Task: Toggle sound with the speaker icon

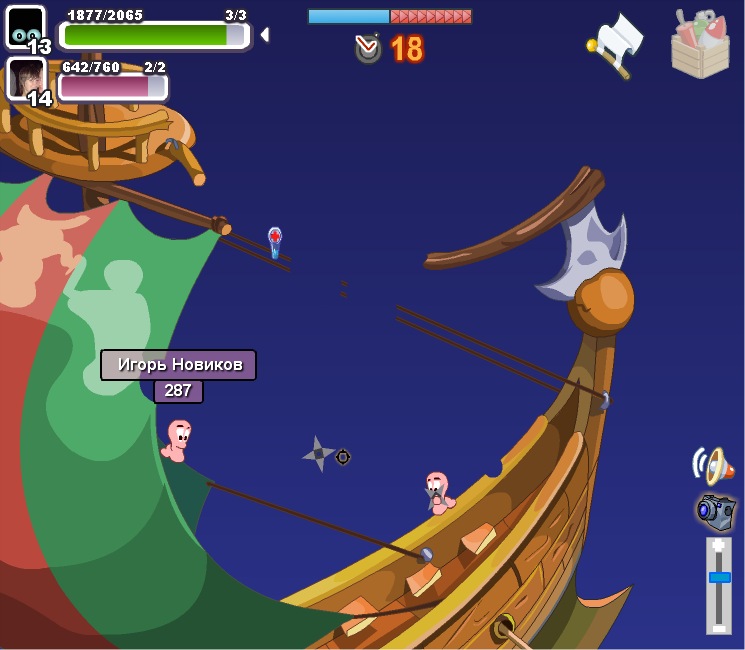Action: (713, 465)
